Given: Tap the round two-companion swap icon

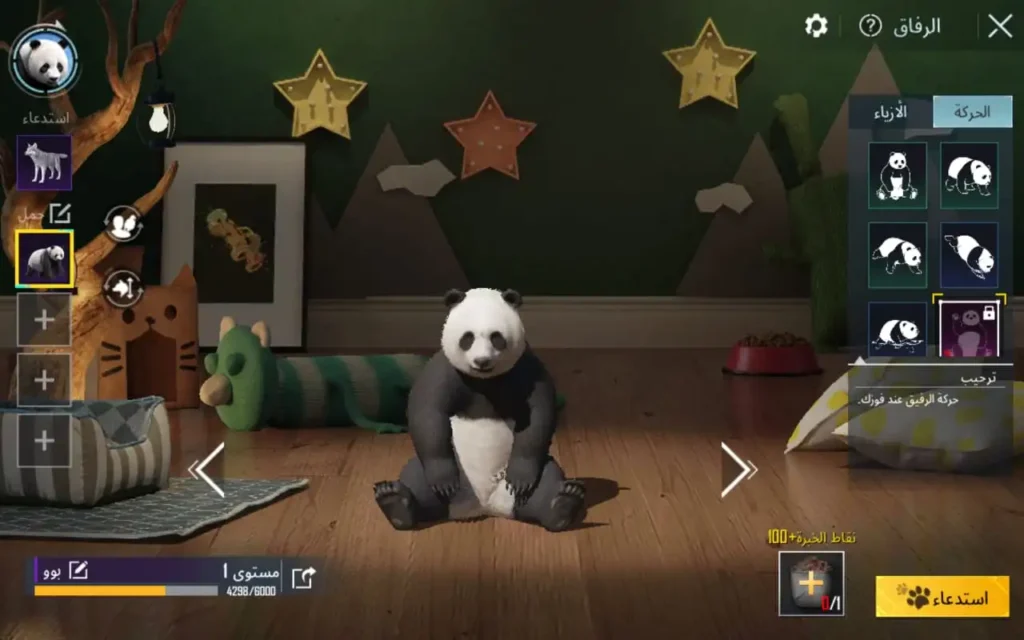Looking at the screenshot, I should point(122,224).
